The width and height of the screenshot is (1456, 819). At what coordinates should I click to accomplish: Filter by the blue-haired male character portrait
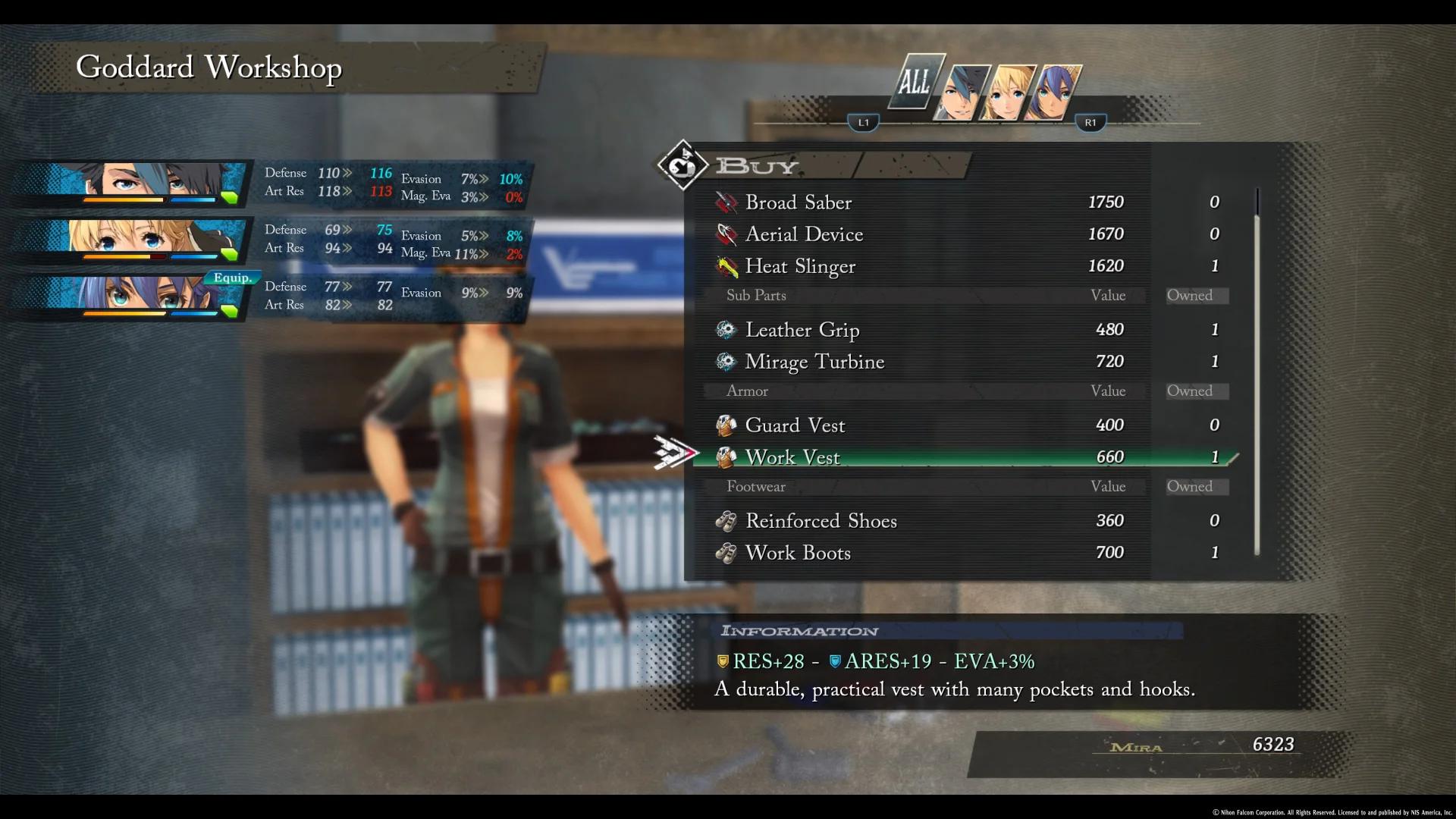[x=962, y=93]
